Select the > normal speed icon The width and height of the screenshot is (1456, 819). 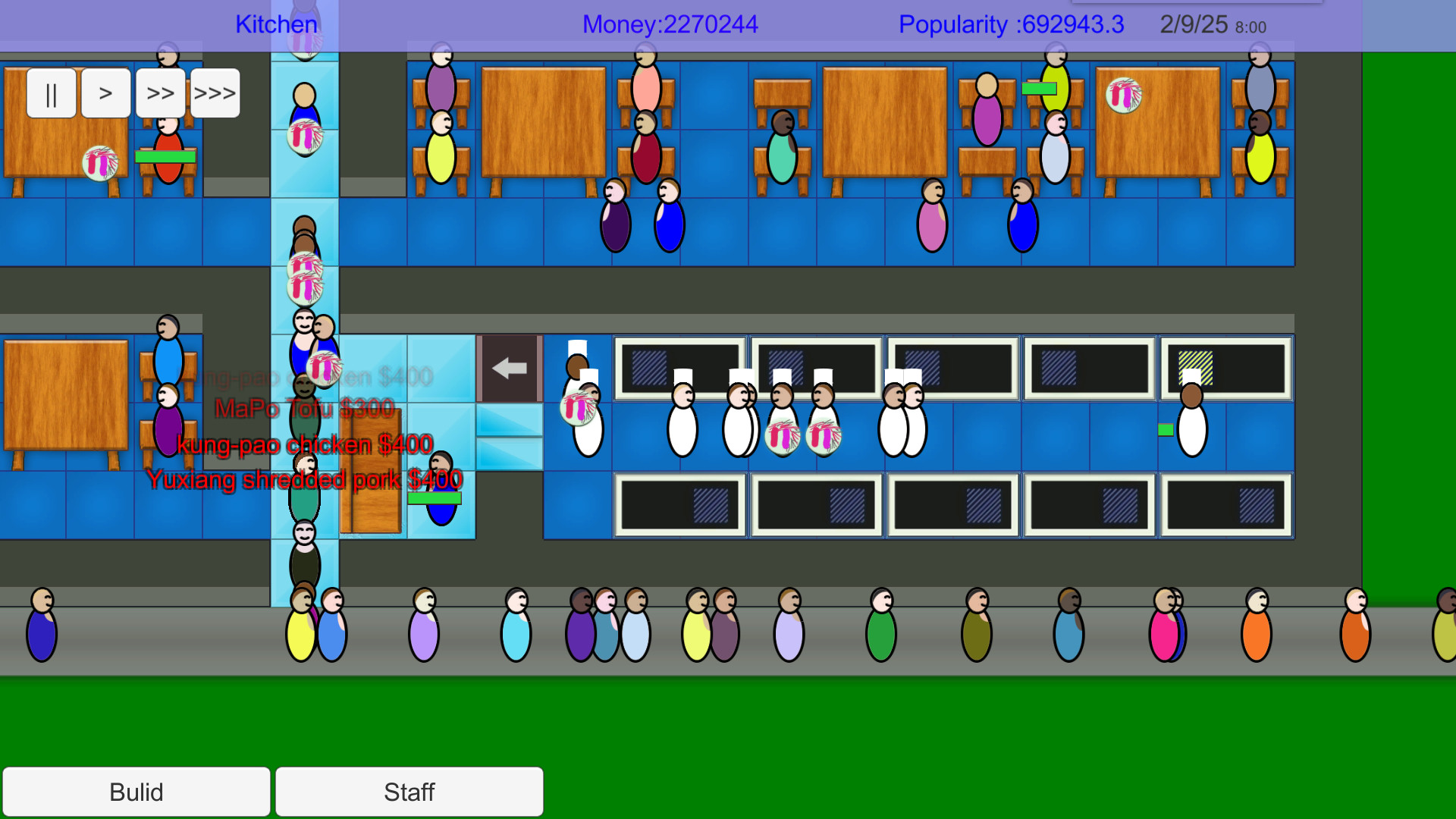pyautogui.click(x=105, y=93)
